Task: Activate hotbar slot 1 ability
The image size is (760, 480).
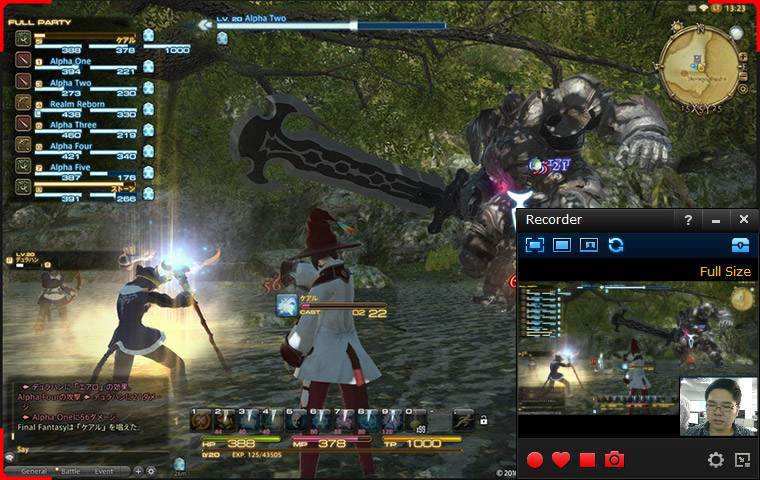Action: [x=201, y=420]
